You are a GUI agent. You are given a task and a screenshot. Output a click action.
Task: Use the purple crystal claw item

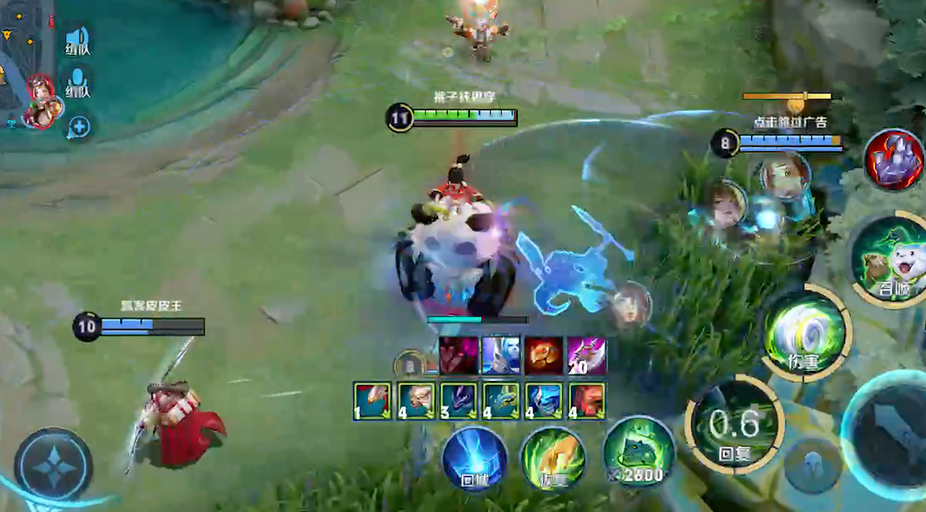[x=893, y=160]
